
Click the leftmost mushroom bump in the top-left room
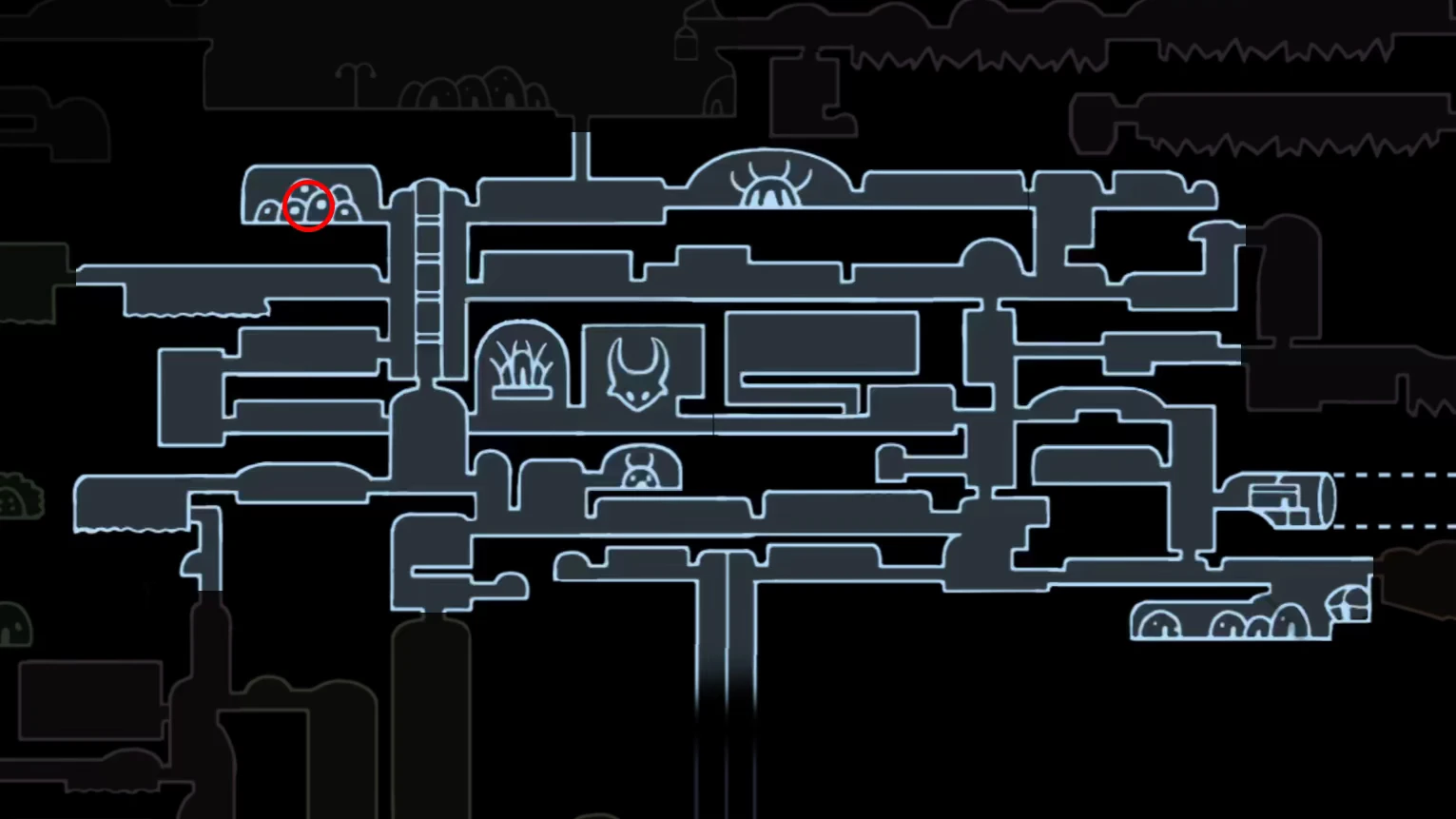(268, 209)
